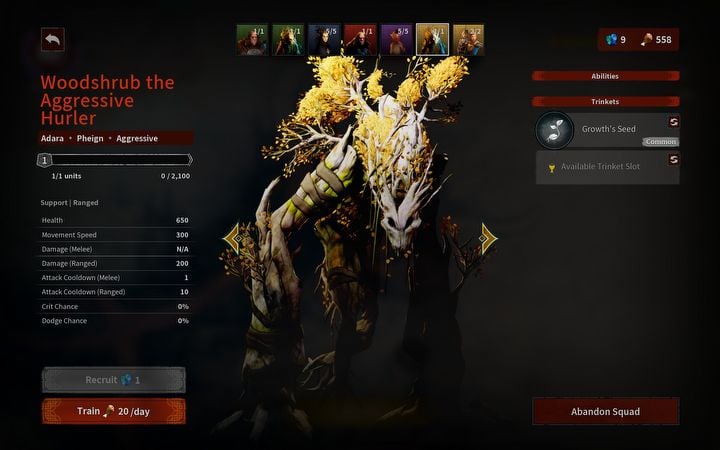Swap out the Growth's Seed trinket
This screenshot has height=450, width=720.
[x=673, y=121]
